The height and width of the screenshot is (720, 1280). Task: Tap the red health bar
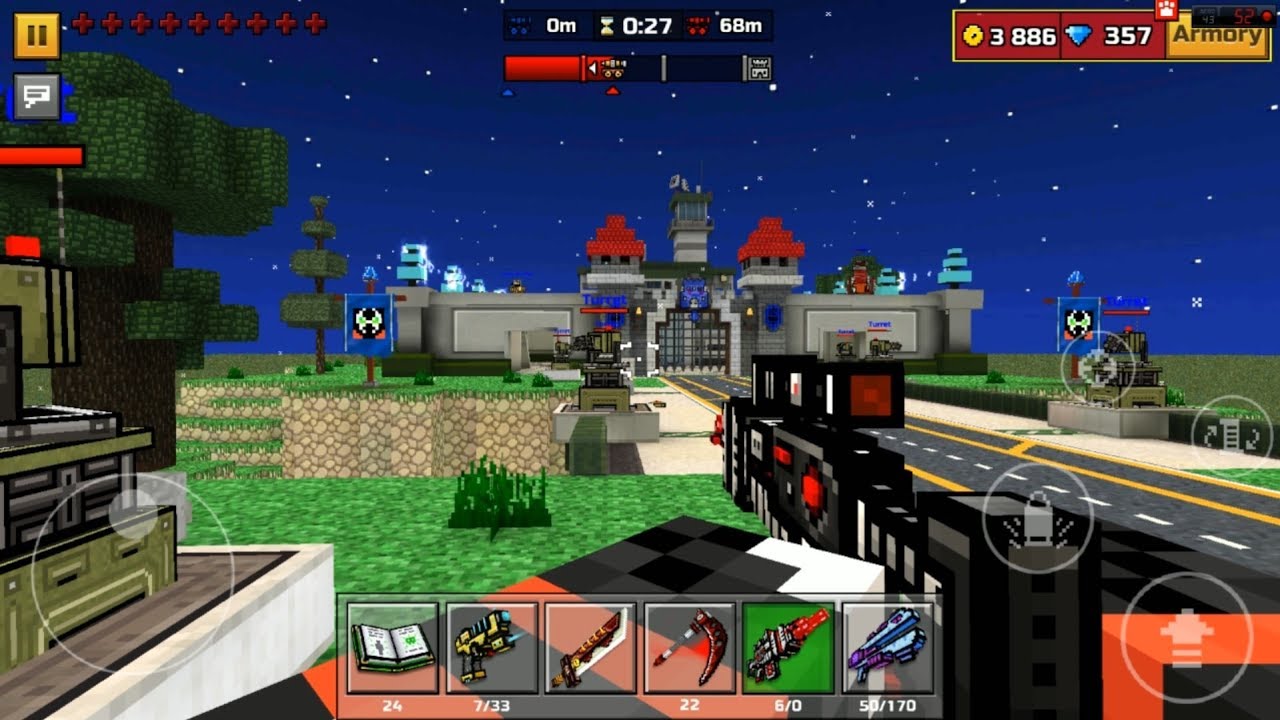(x=40, y=155)
